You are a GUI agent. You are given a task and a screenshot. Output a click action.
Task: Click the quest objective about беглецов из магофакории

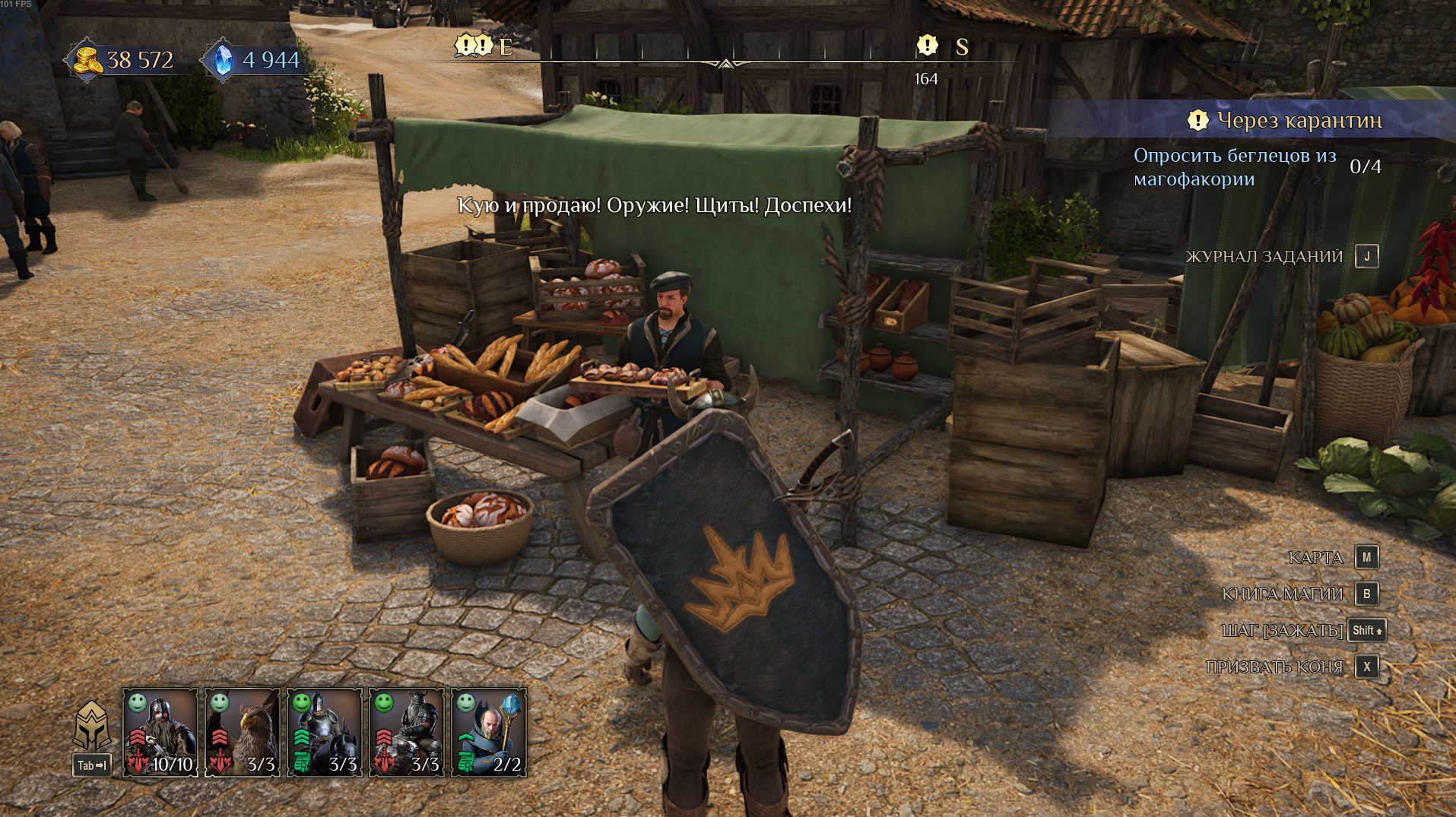click(x=1234, y=167)
